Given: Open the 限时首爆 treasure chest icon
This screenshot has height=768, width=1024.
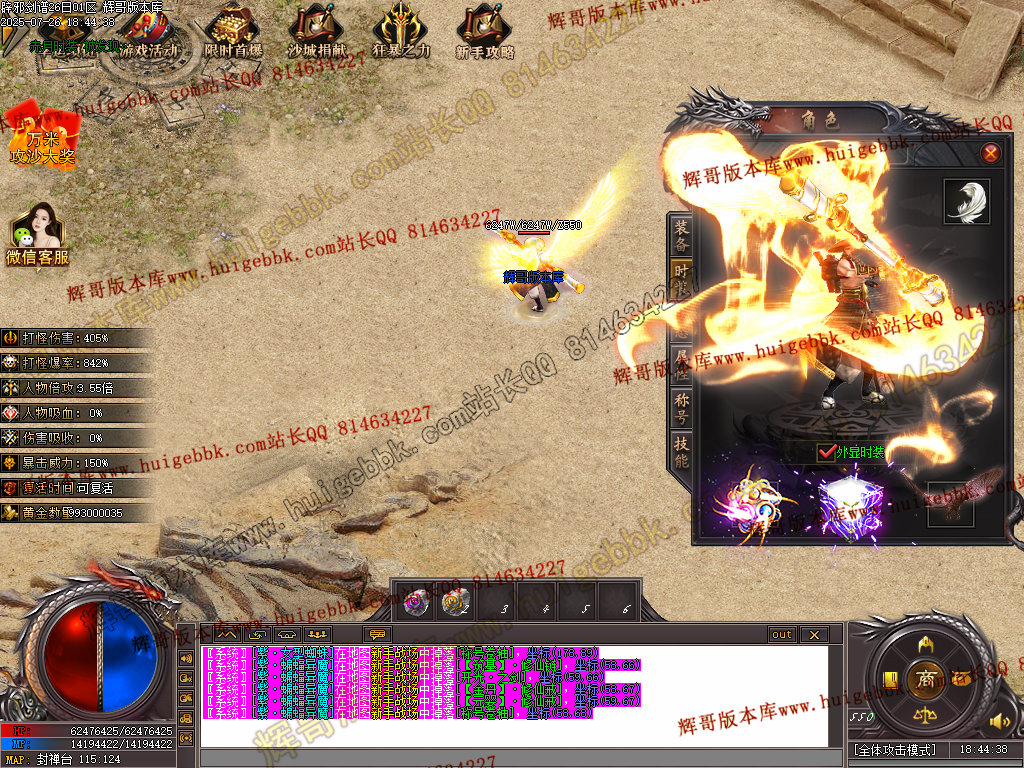Looking at the screenshot, I should (x=233, y=32).
